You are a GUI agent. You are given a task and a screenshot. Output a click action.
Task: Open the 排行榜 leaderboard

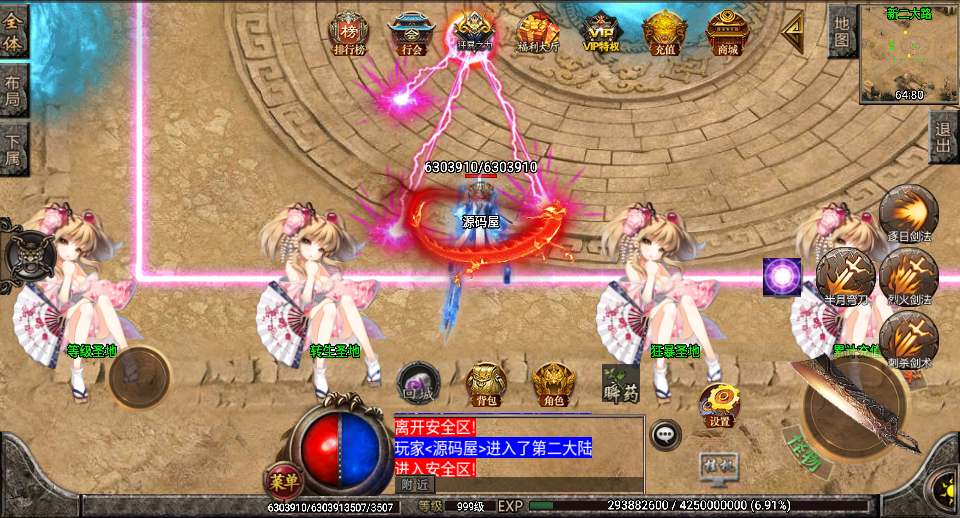(349, 31)
